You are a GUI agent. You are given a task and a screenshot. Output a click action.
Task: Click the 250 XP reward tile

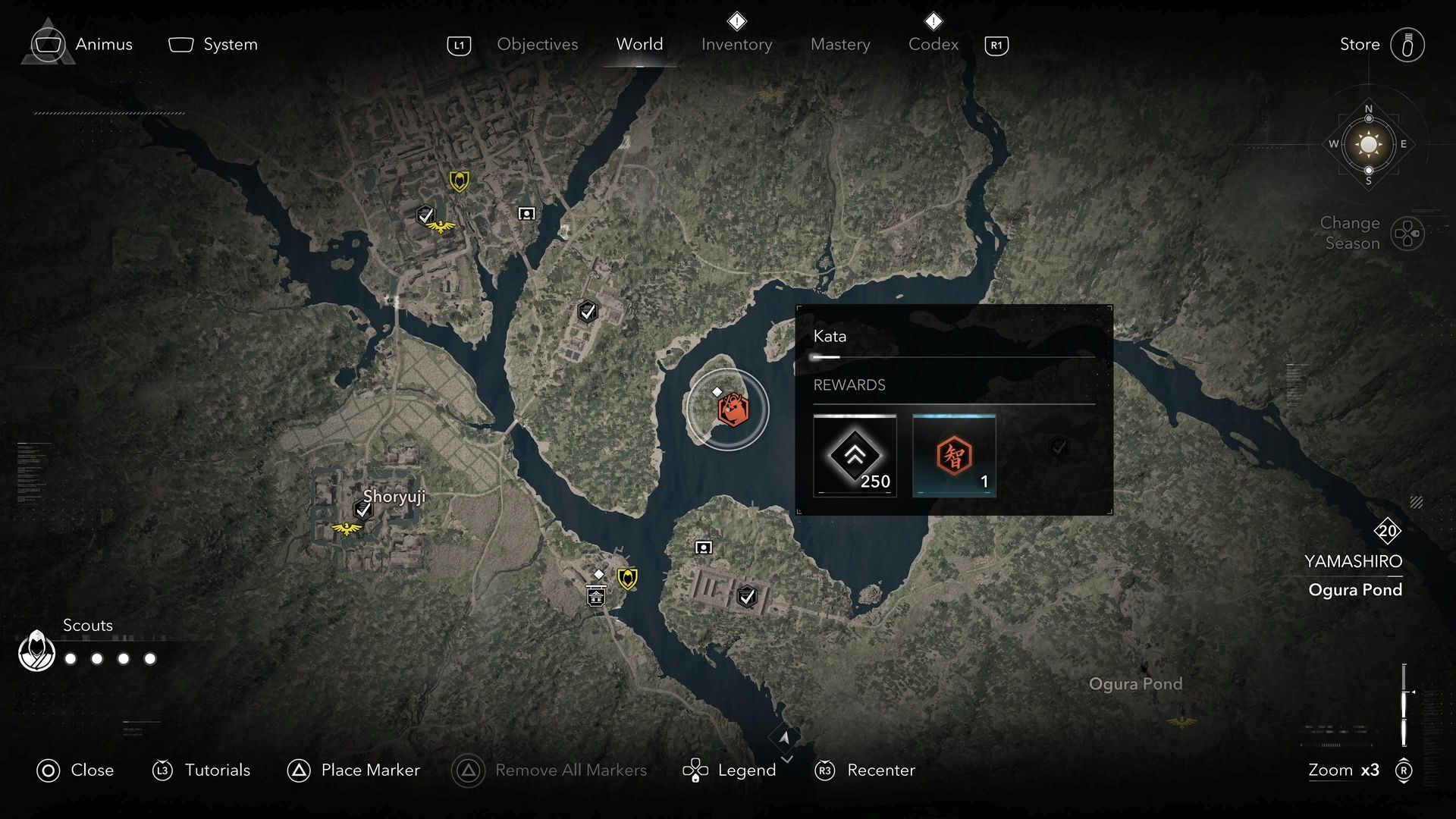pyautogui.click(x=855, y=456)
